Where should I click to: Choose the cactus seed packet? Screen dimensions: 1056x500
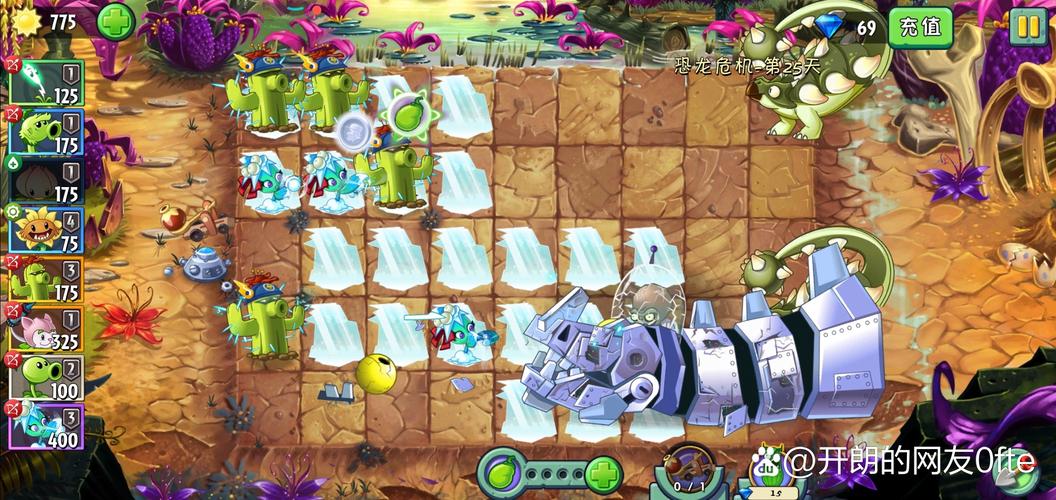tap(46, 279)
